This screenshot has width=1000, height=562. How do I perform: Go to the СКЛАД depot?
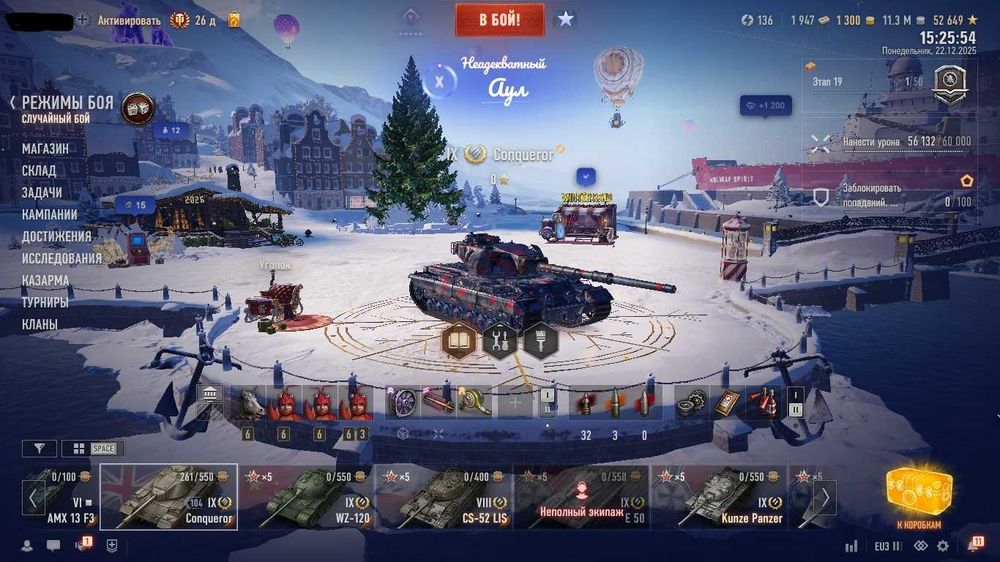[x=39, y=170]
